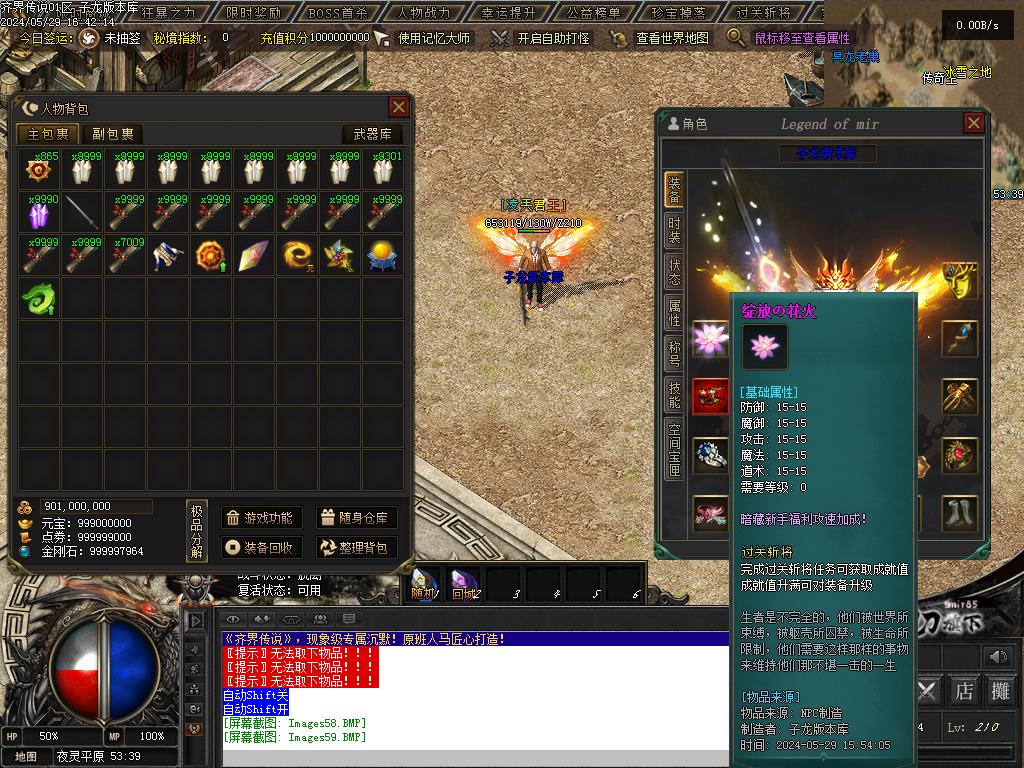Toggle 开启自助打怪 auto-combat
1024x768 pixels.
pyautogui.click(x=543, y=38)
